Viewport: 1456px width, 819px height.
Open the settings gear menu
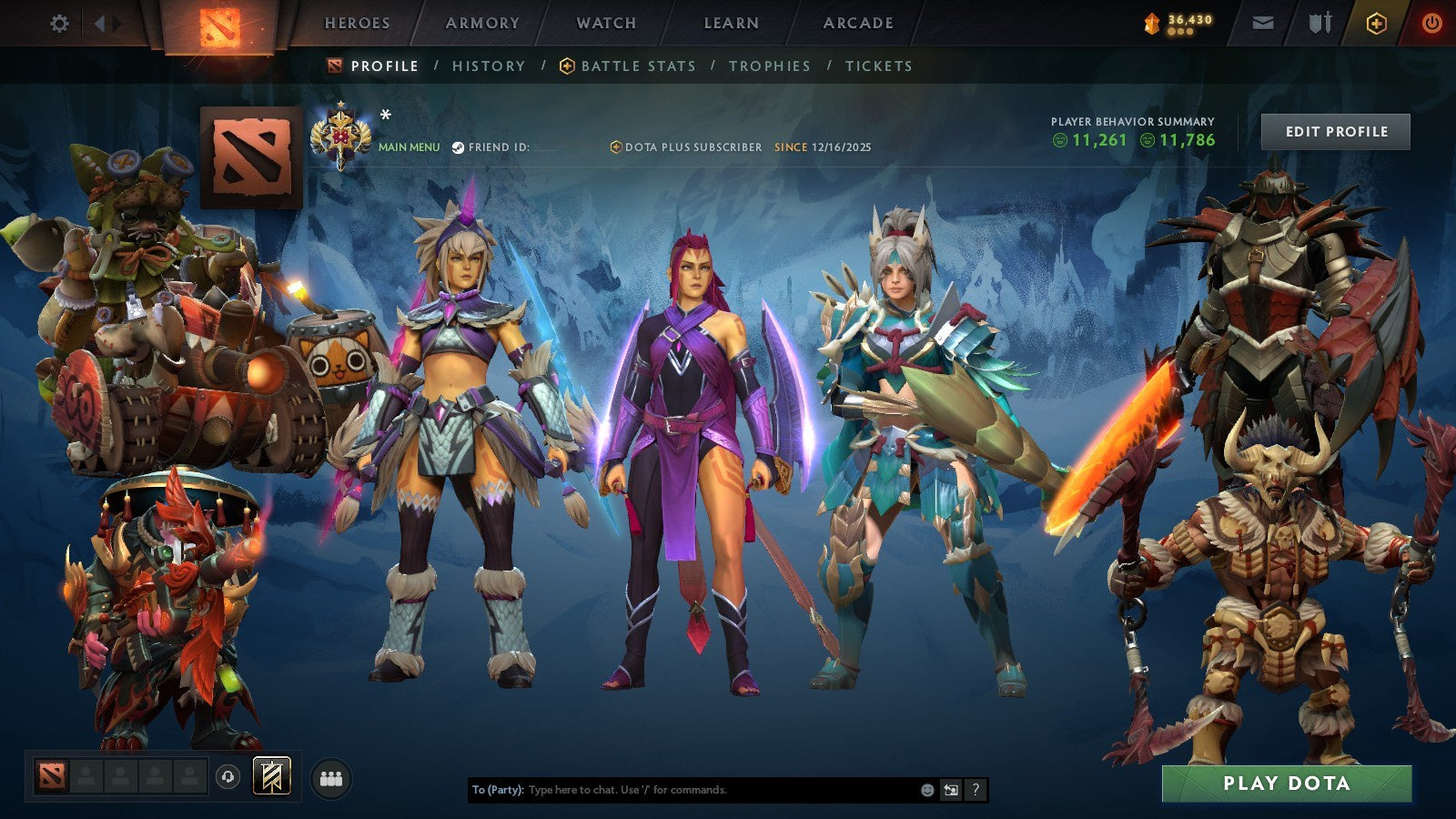pos(60,23)
